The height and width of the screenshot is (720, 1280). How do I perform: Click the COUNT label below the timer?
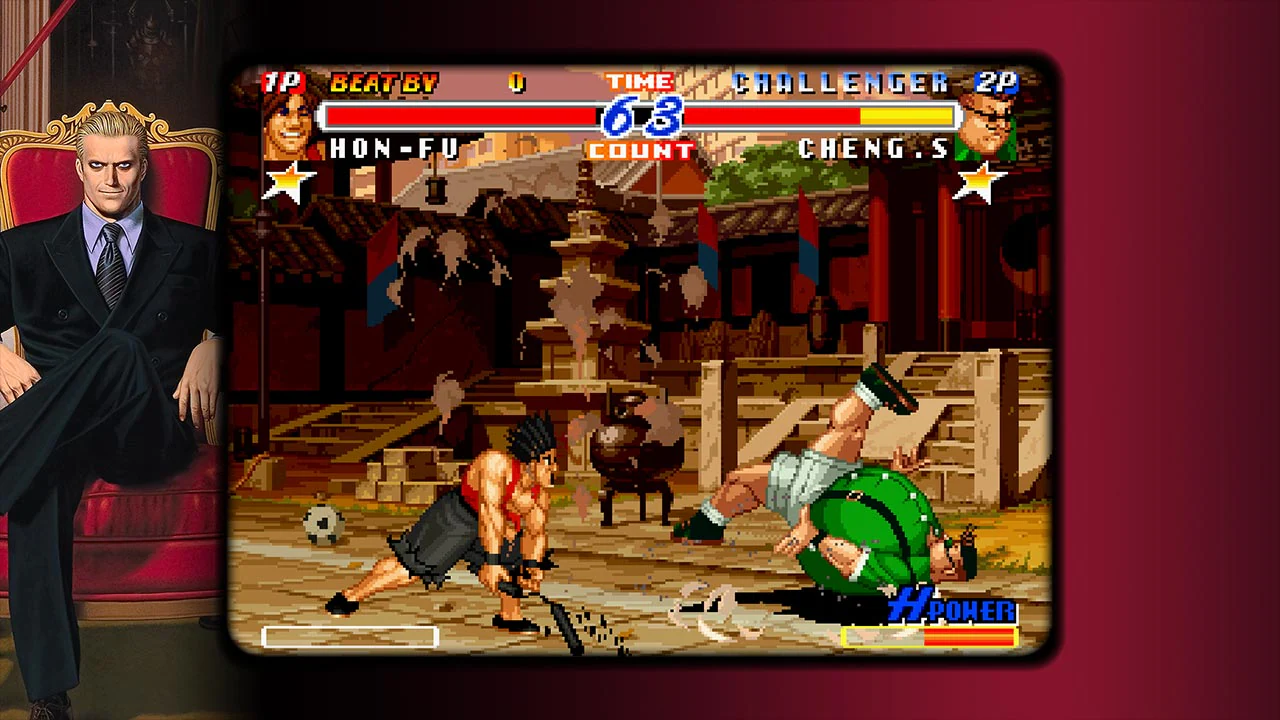point(641,150)
